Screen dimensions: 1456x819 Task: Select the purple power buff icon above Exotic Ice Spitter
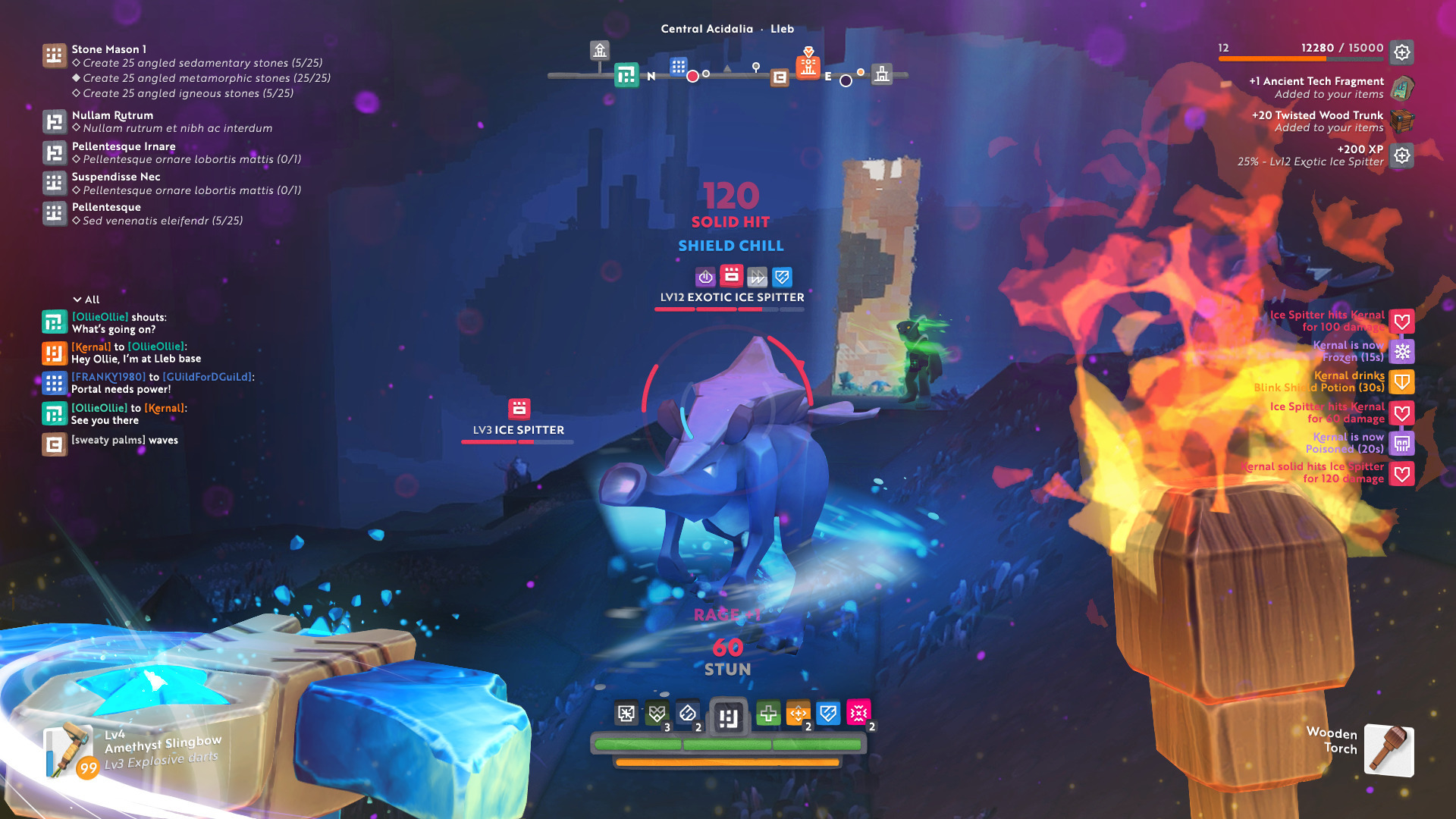pyautogui.click(x=705, y=275)
